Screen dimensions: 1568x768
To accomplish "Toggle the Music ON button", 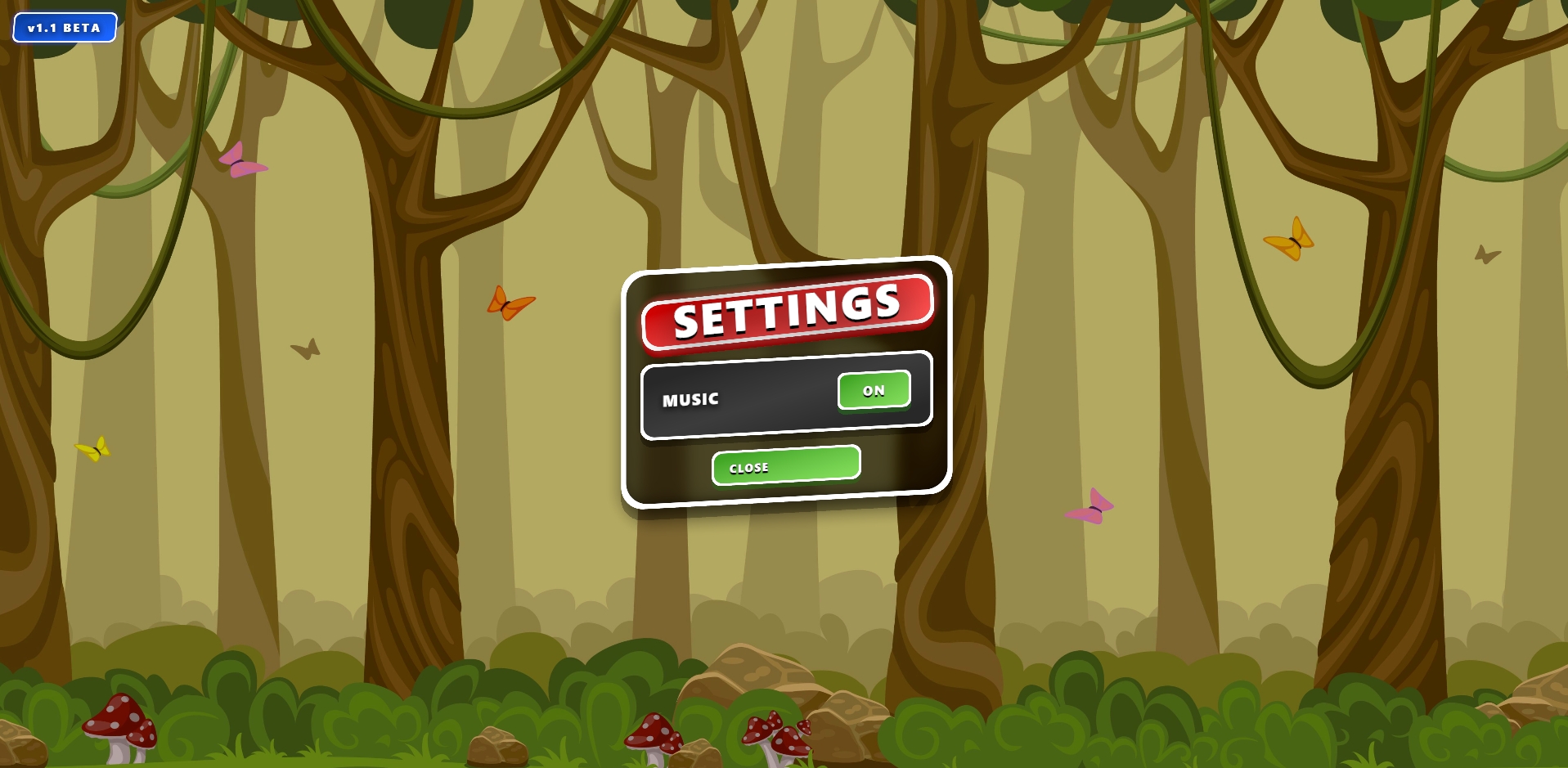I will pos(874,390).
